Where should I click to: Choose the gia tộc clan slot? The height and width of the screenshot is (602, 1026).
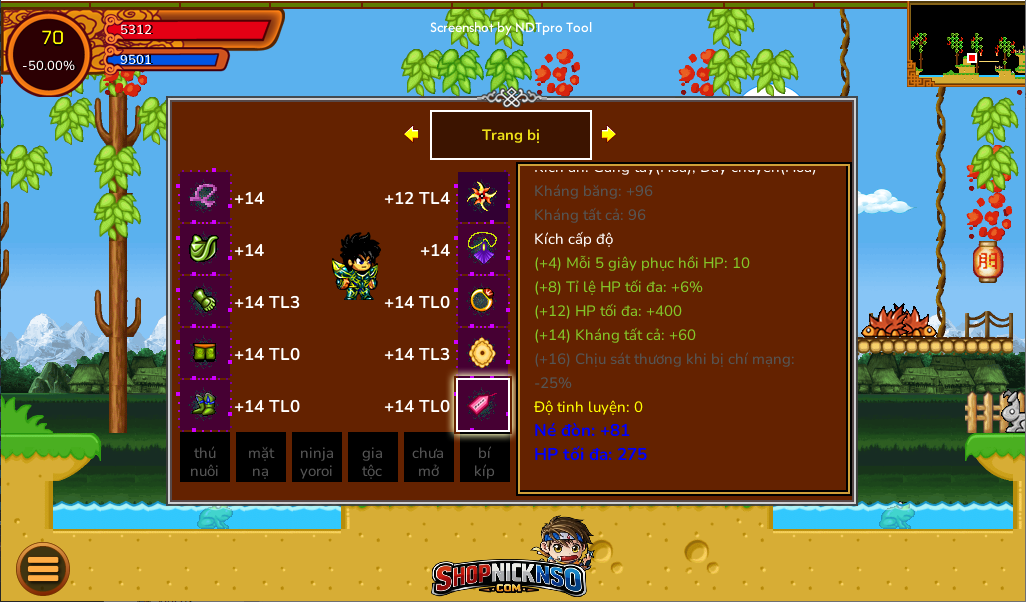(x=372, y=458)
